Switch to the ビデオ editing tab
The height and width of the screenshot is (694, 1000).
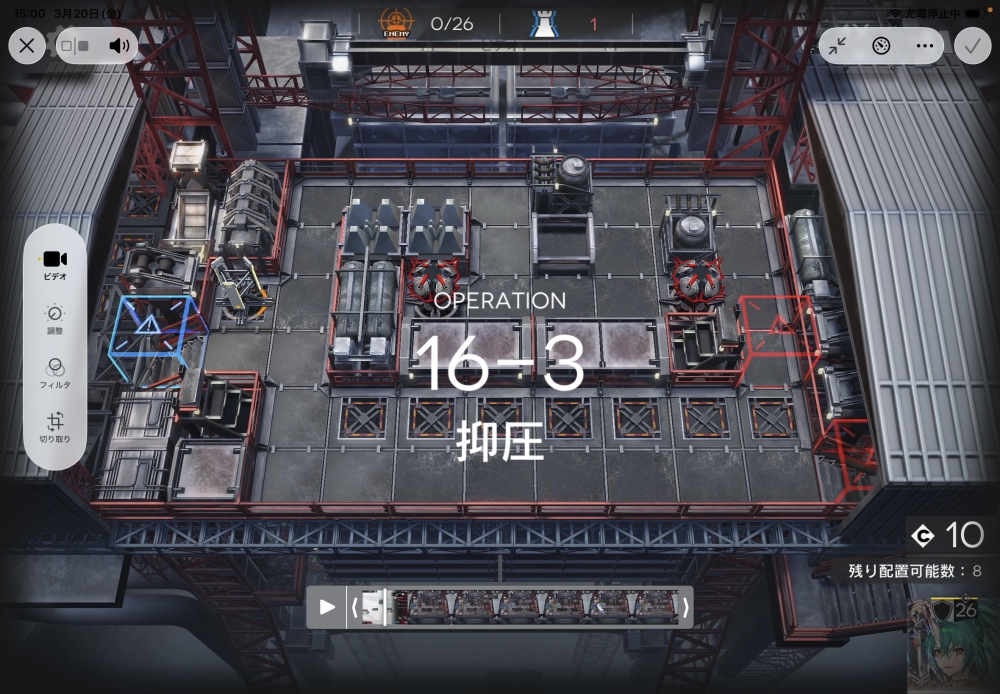pyautogui.click(x=55, y=265)
